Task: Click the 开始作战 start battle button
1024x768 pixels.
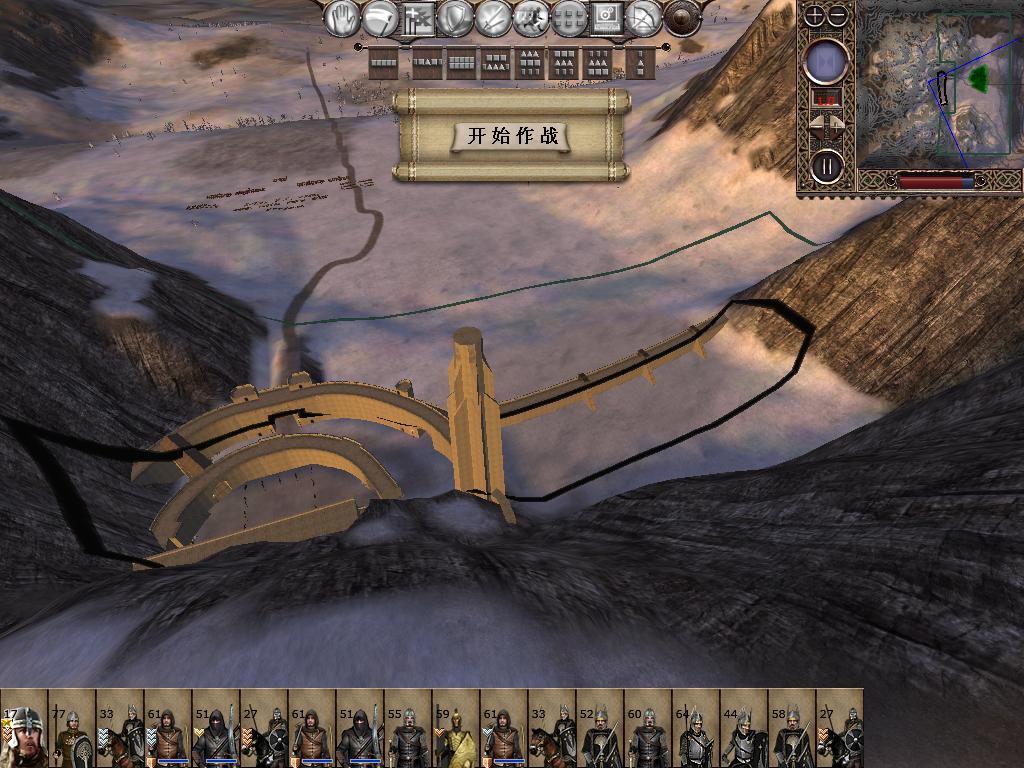Action: pyautogui.click(x=512, y=136)
